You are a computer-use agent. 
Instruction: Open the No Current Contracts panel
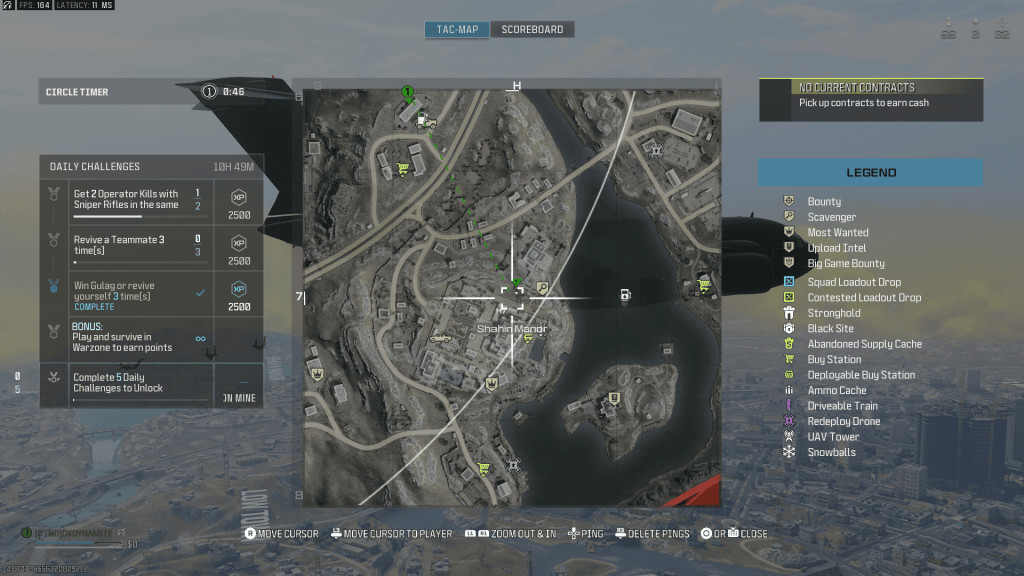tap(870, 100)
